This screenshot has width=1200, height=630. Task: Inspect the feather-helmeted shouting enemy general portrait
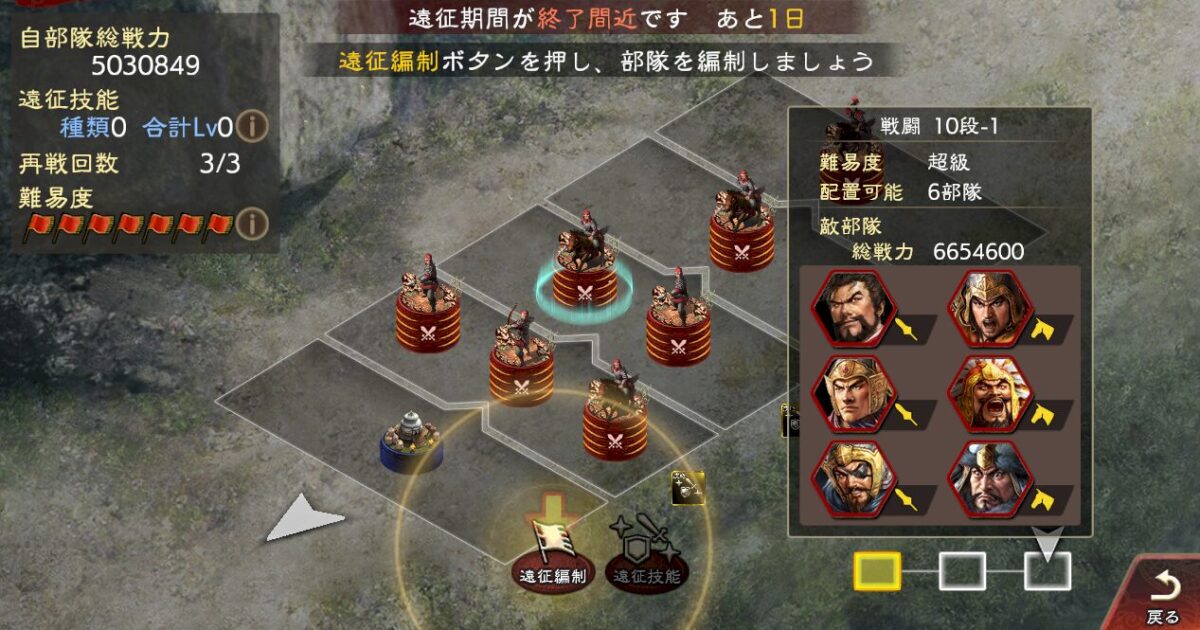tap(989, 393)
